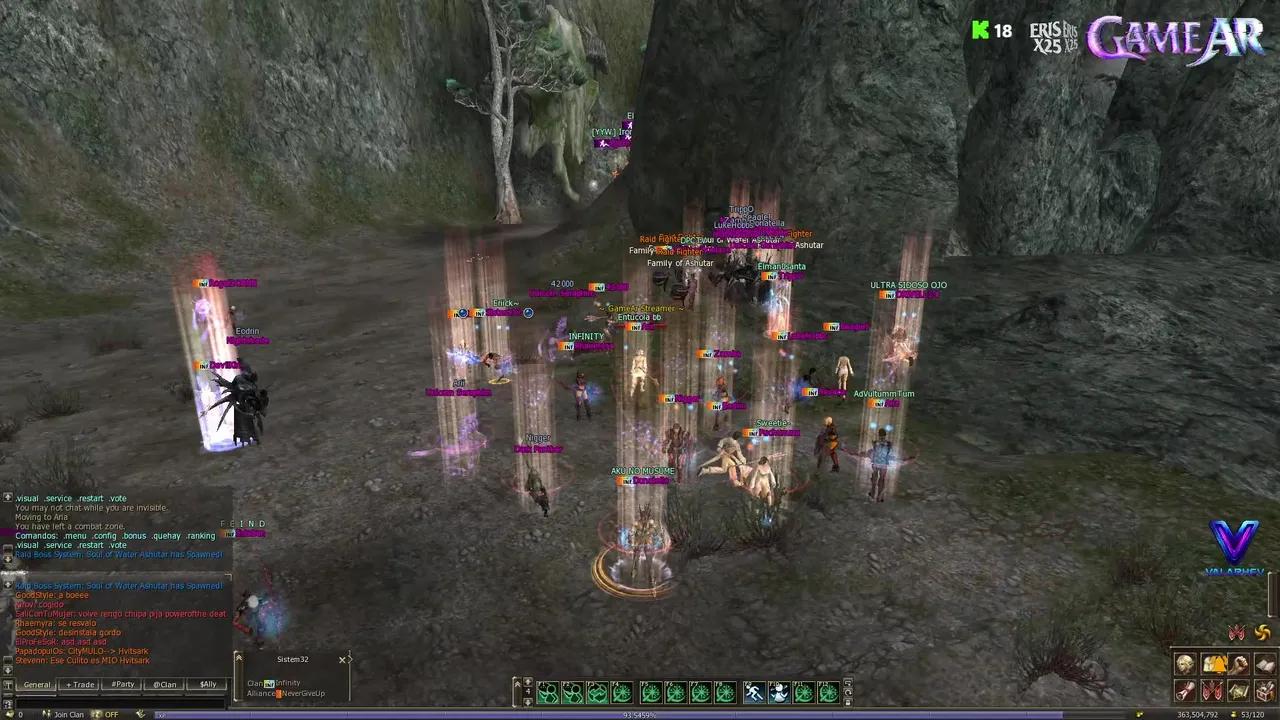
Task: Open the clan banner flags icon
Action: [x=1212, y=691]
